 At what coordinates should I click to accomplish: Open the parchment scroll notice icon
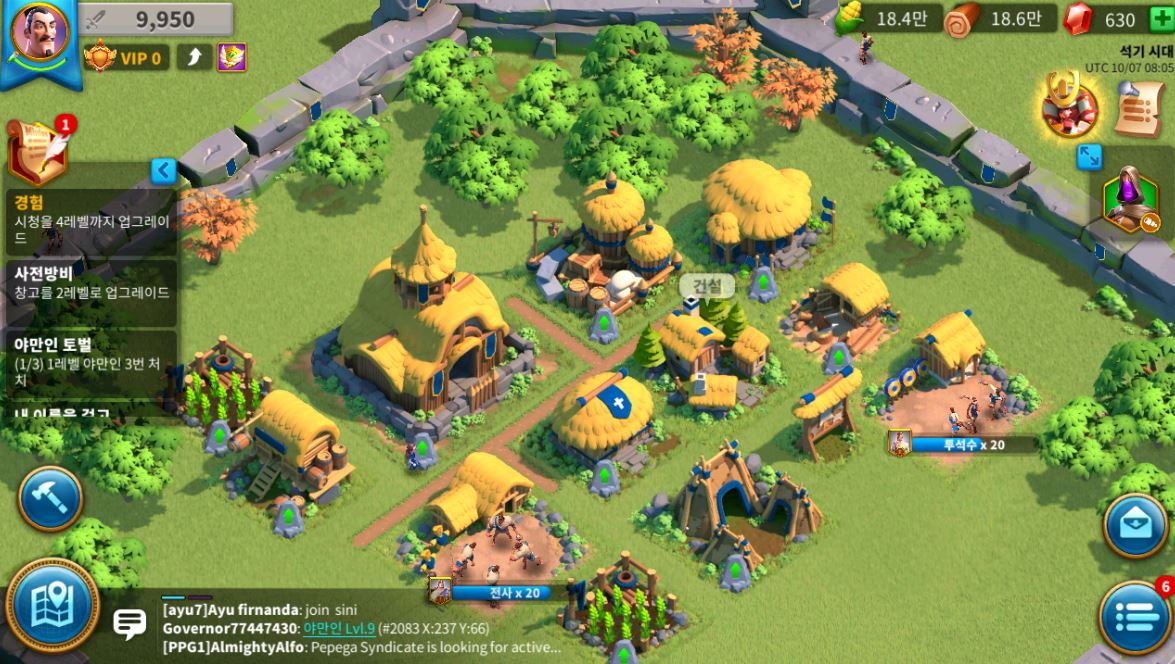tap(1137, 107)
